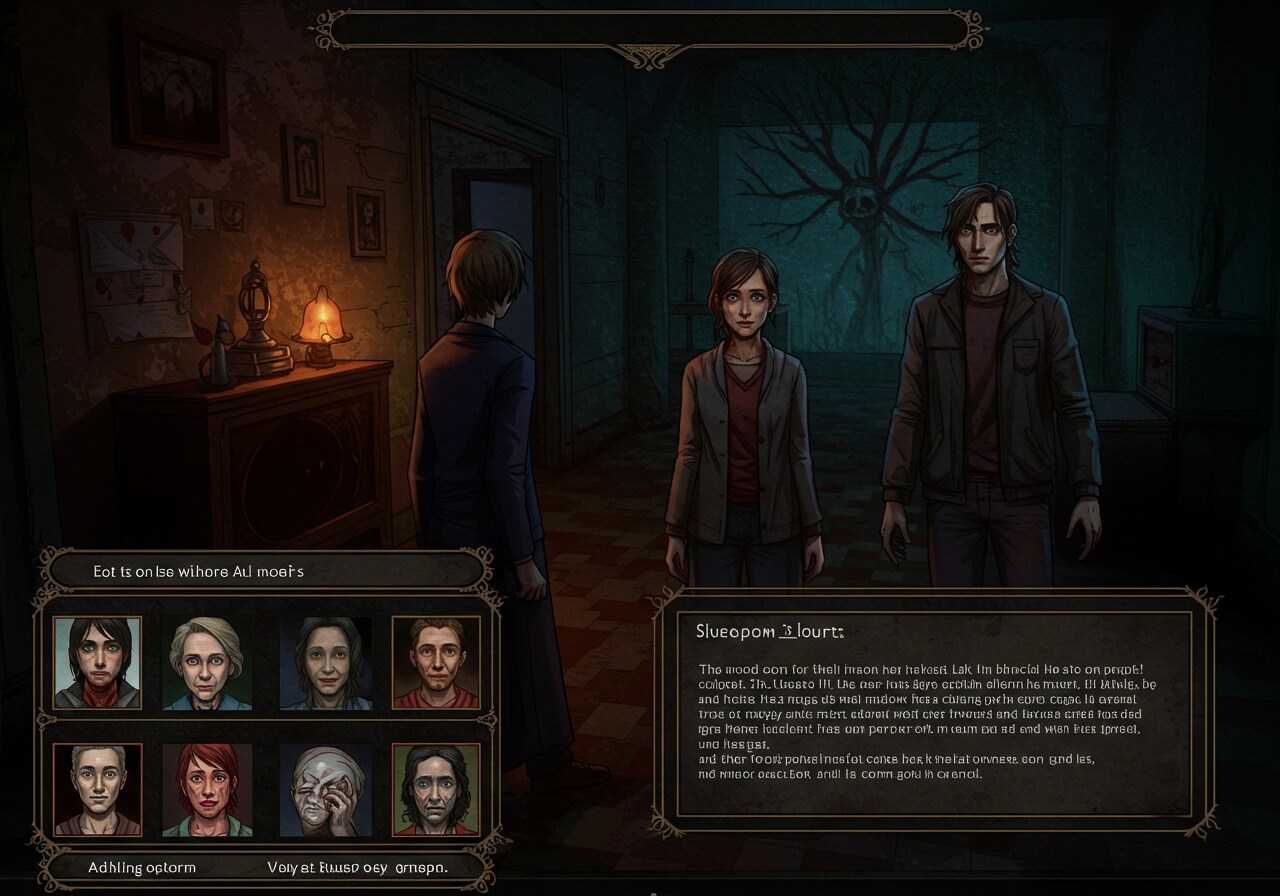Click the "Adhling optorm" button
The width and height of the screenshot is (1280, 896).
click(142, 867)
